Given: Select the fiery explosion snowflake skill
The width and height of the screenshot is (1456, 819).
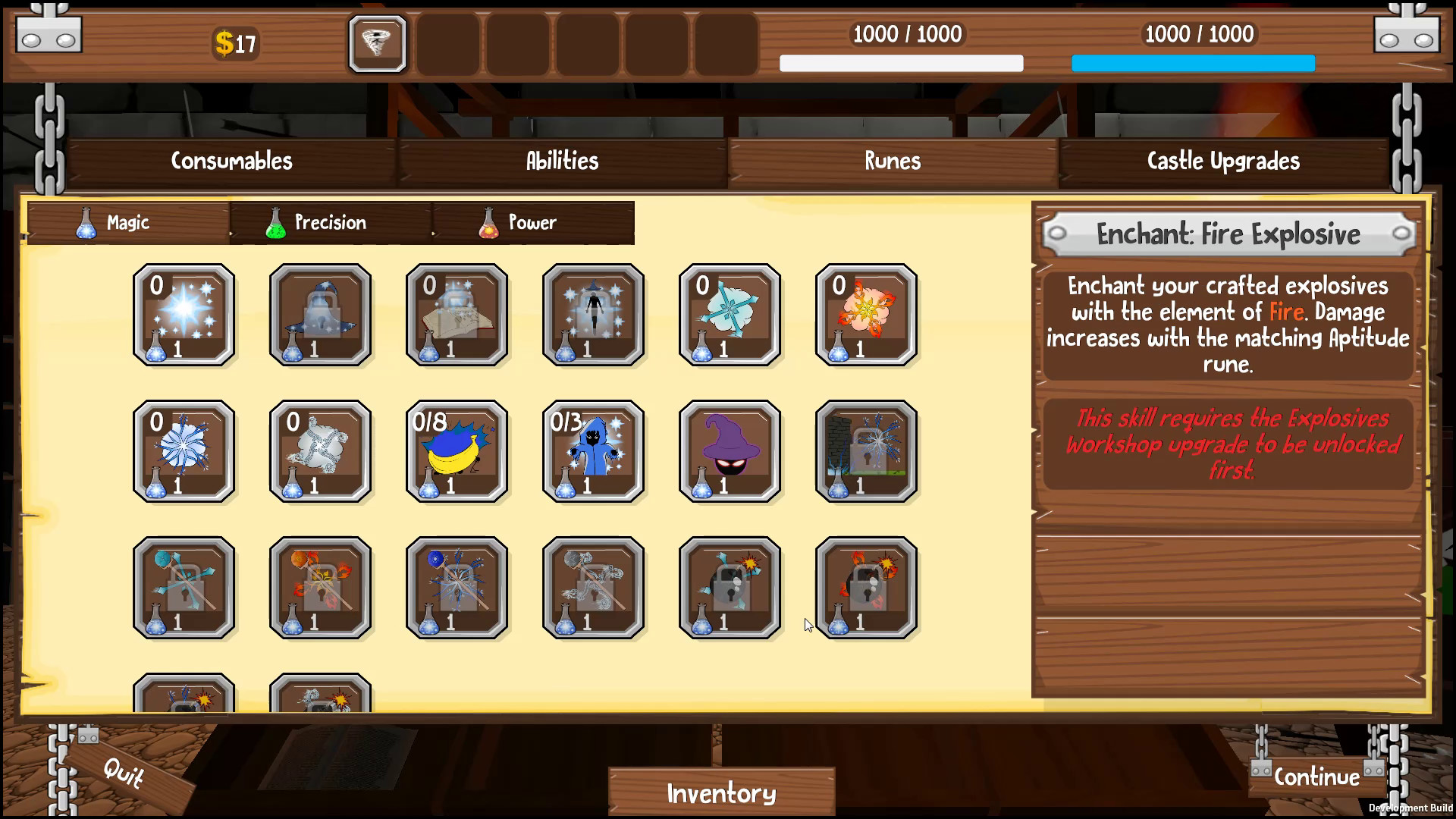Looking at the screenshot, I should tap(867, 315).
